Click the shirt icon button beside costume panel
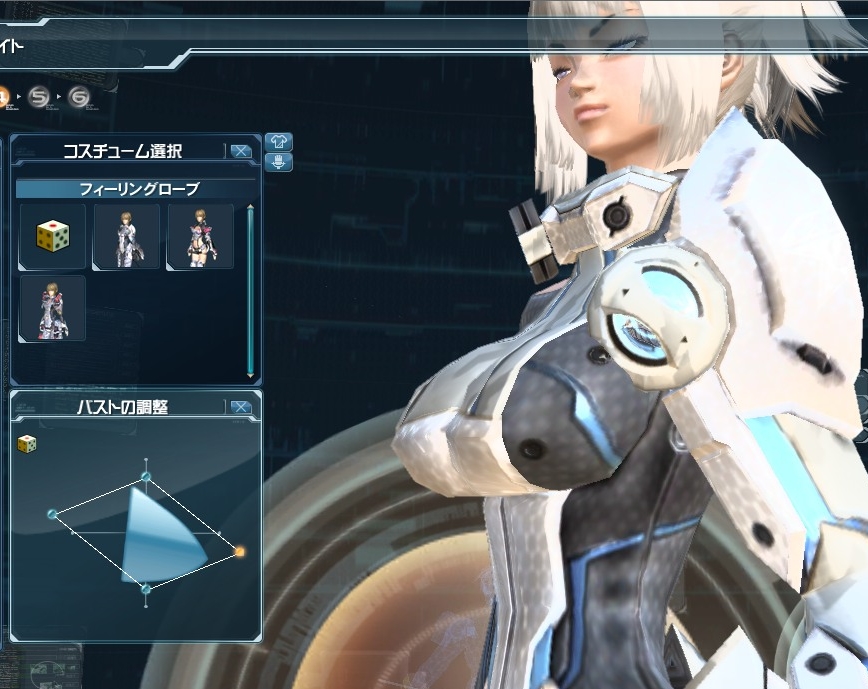Image resolution: width=868 pixels, height=689 pixels. pyautogui.click(x=279, y=142)
